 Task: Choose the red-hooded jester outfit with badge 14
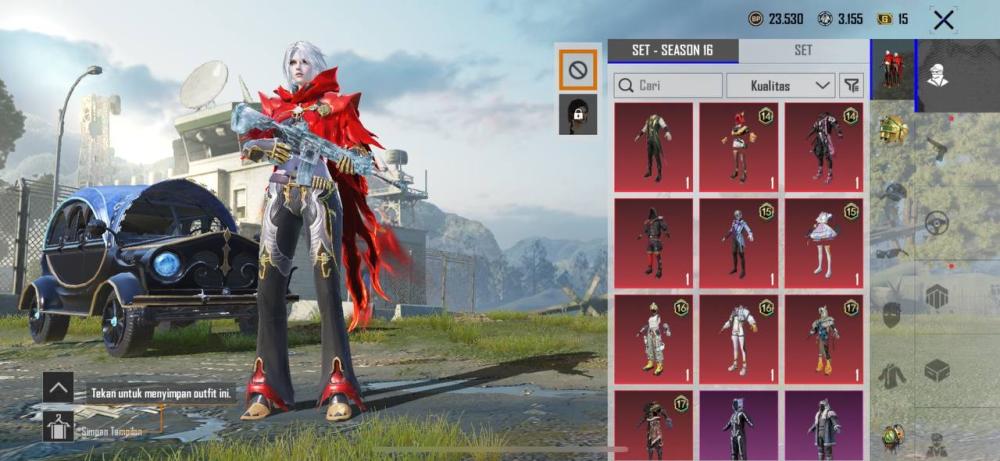pyautogui.click(x=738, y=148)
